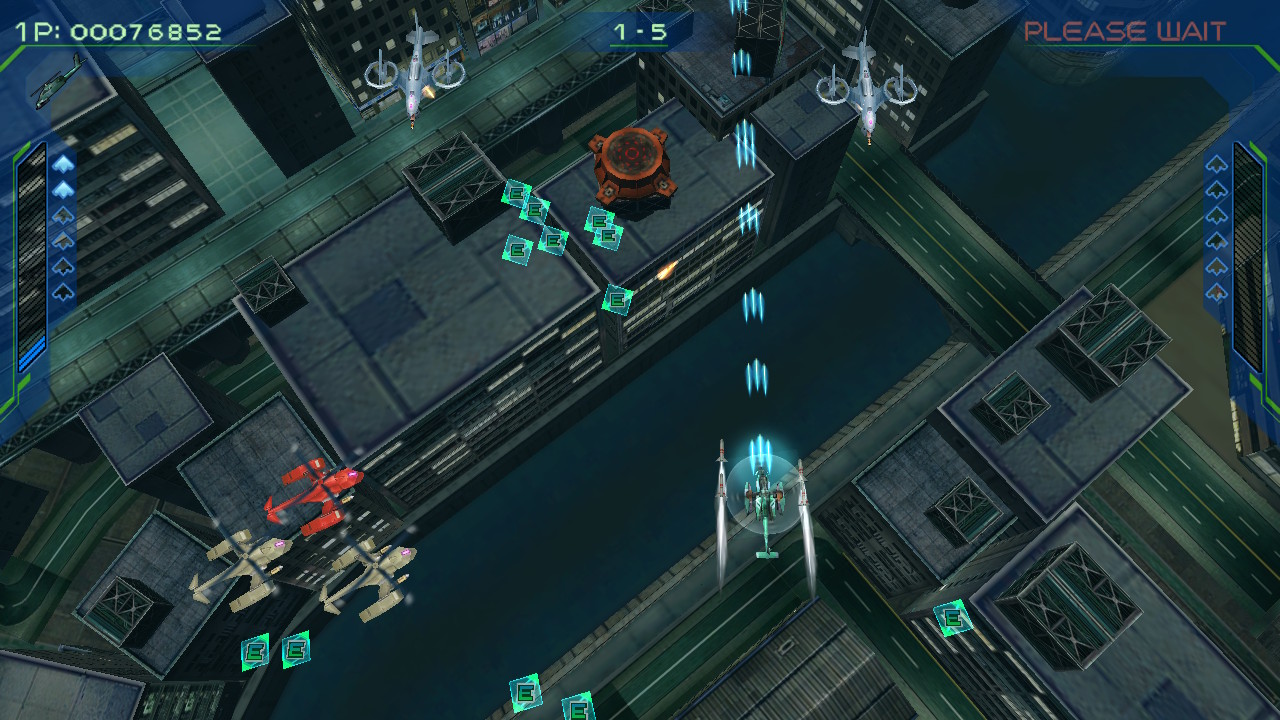The width and height of the screenshot is (1280, 720).
Task: Select the white jet in the top-right corner
Action: pyautogui.click(x=868, y=88)
